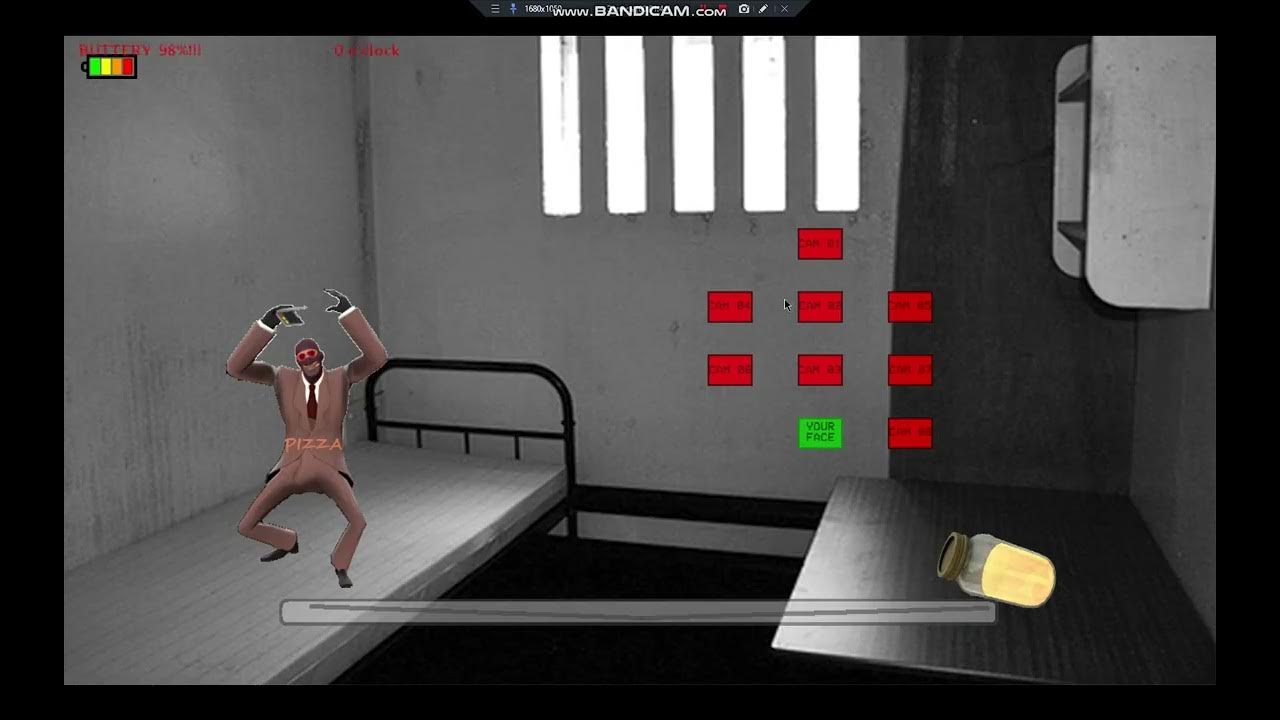Show the CAM 06 camera feed

(x=730, y=370)
